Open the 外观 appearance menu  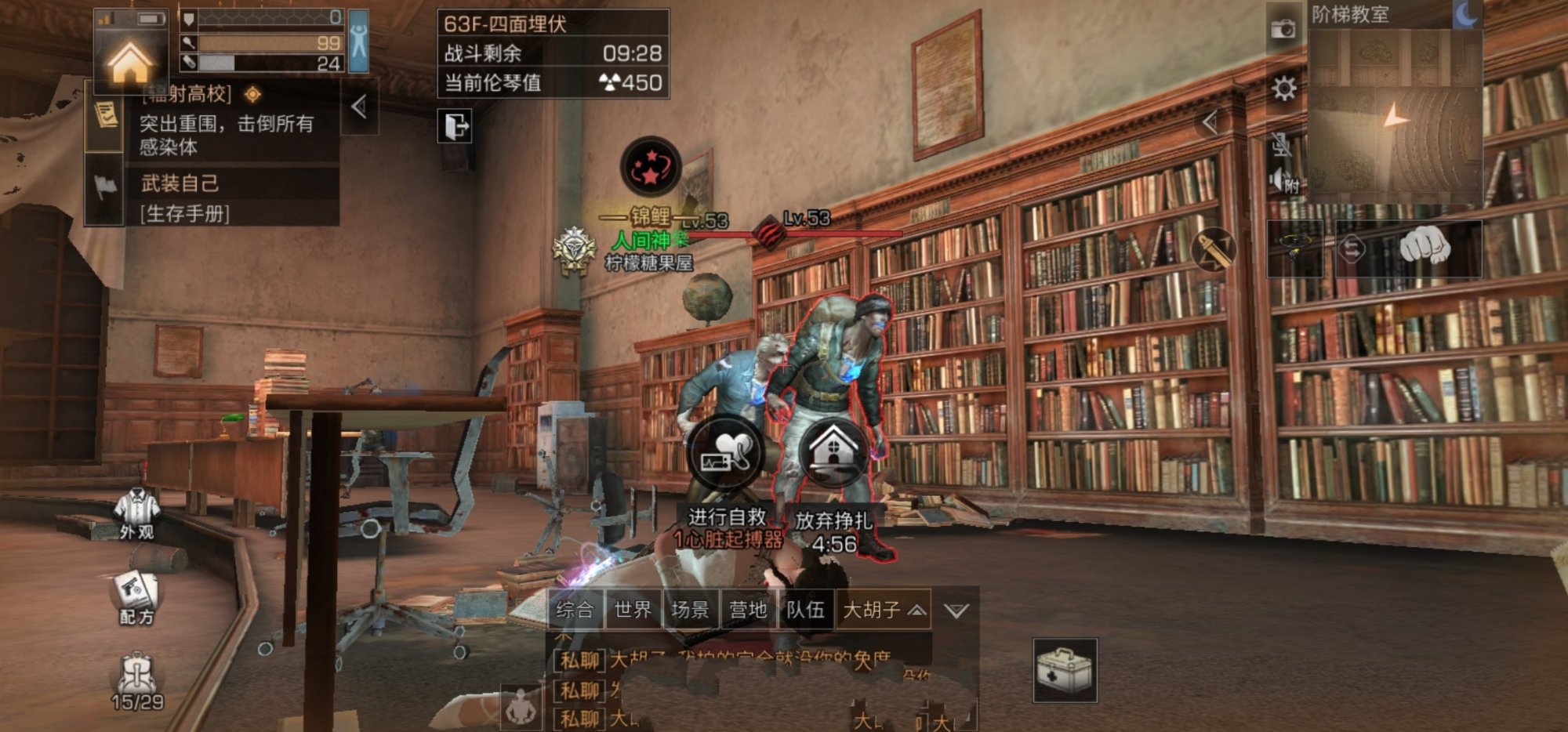coord(136,513)
